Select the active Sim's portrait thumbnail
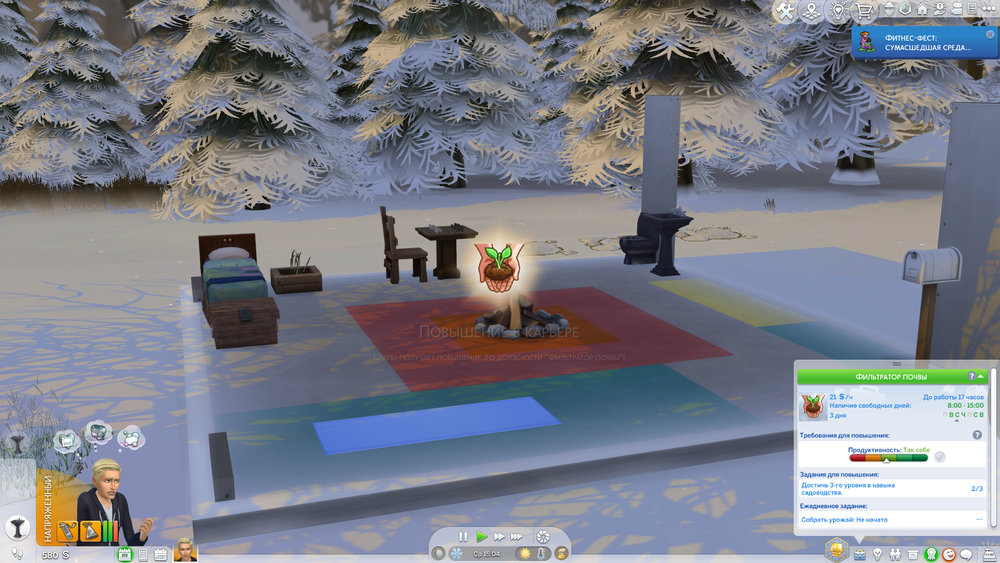This screenshot has width=1000, height=563. click(184, 551)
